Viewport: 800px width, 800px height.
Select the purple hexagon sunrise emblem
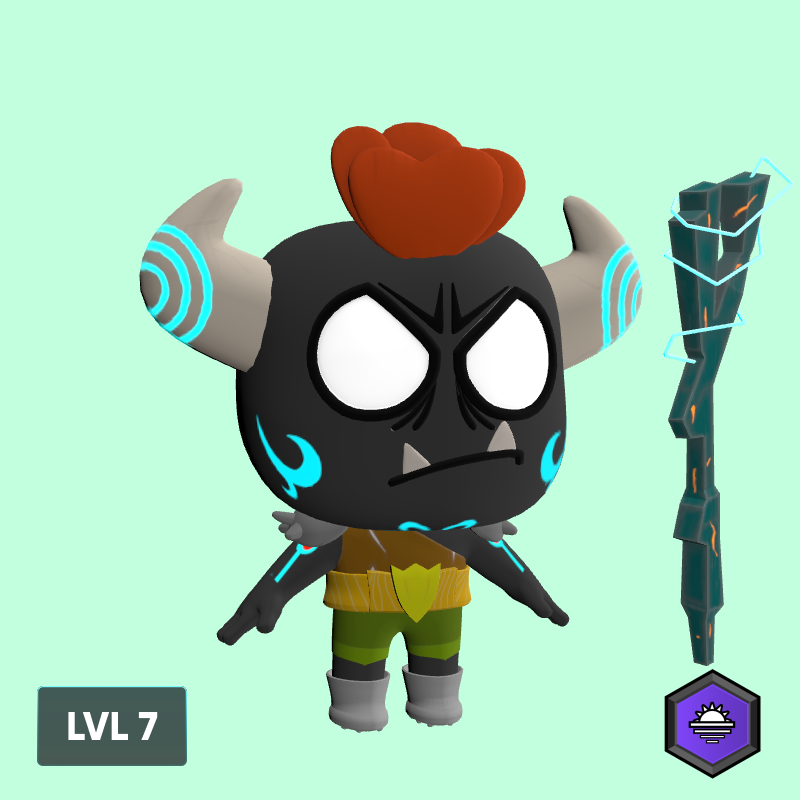click(x=712, y=723)
